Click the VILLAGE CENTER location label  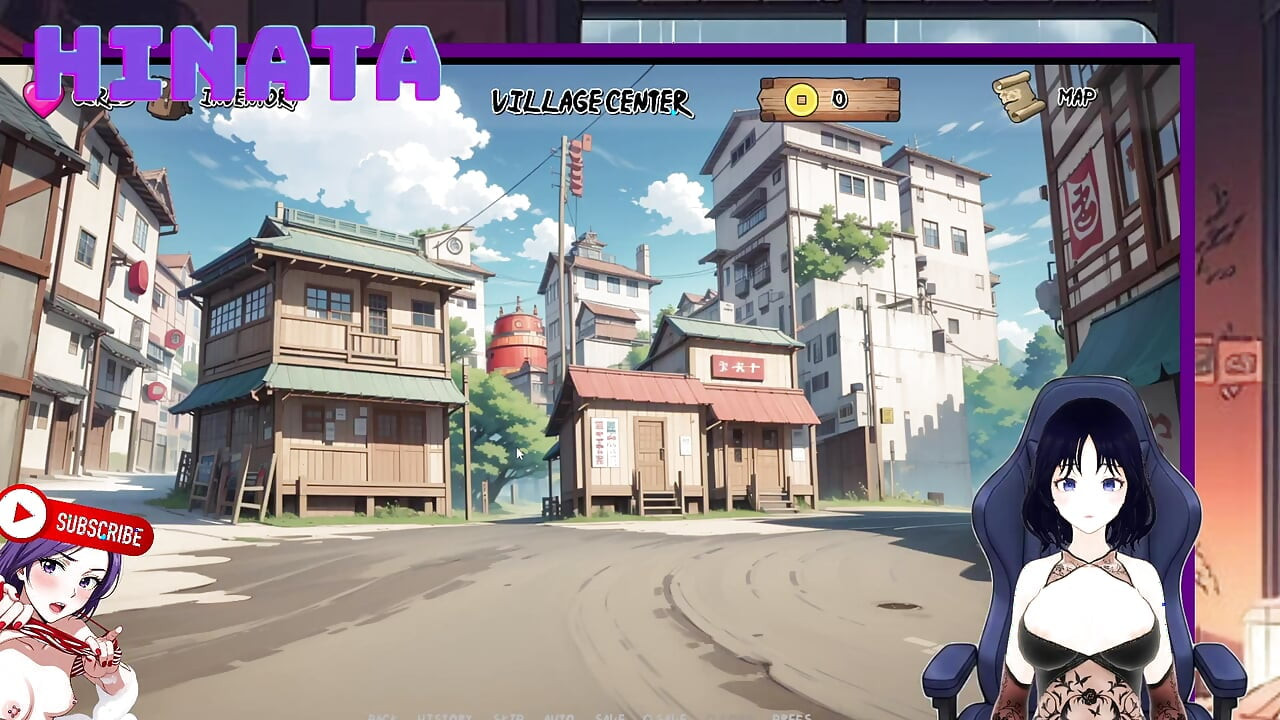pos(590,100)
